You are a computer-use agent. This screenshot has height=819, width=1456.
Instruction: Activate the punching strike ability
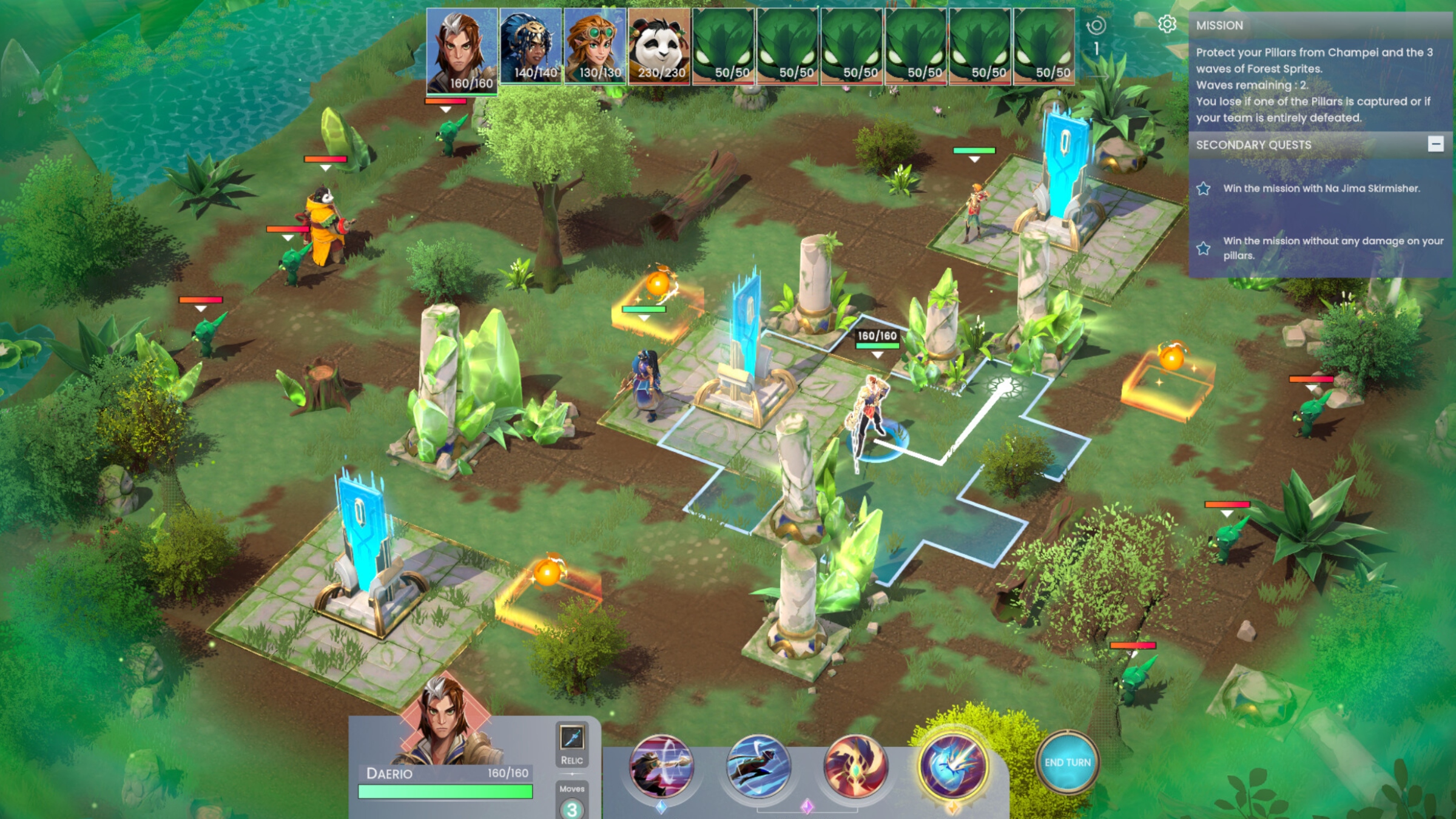click(x=661, y=766)
